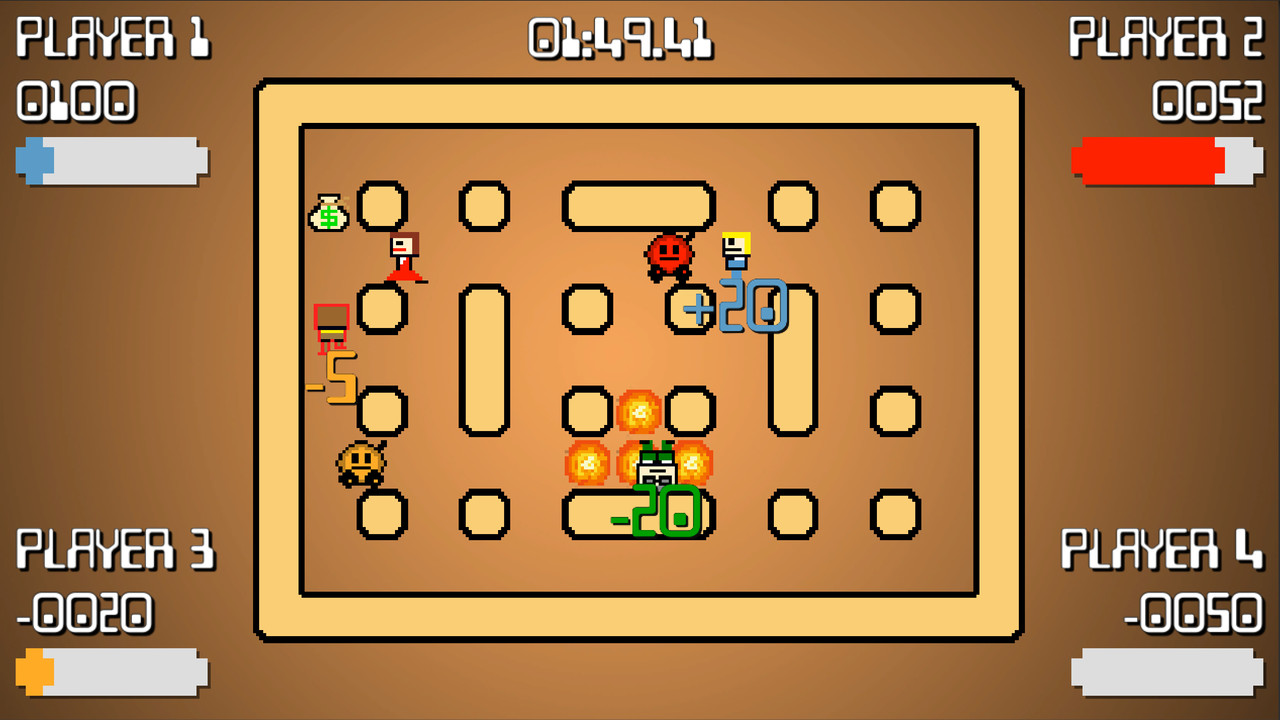Click the rounded pill obstacle in the maze's top-left corner

383,205
